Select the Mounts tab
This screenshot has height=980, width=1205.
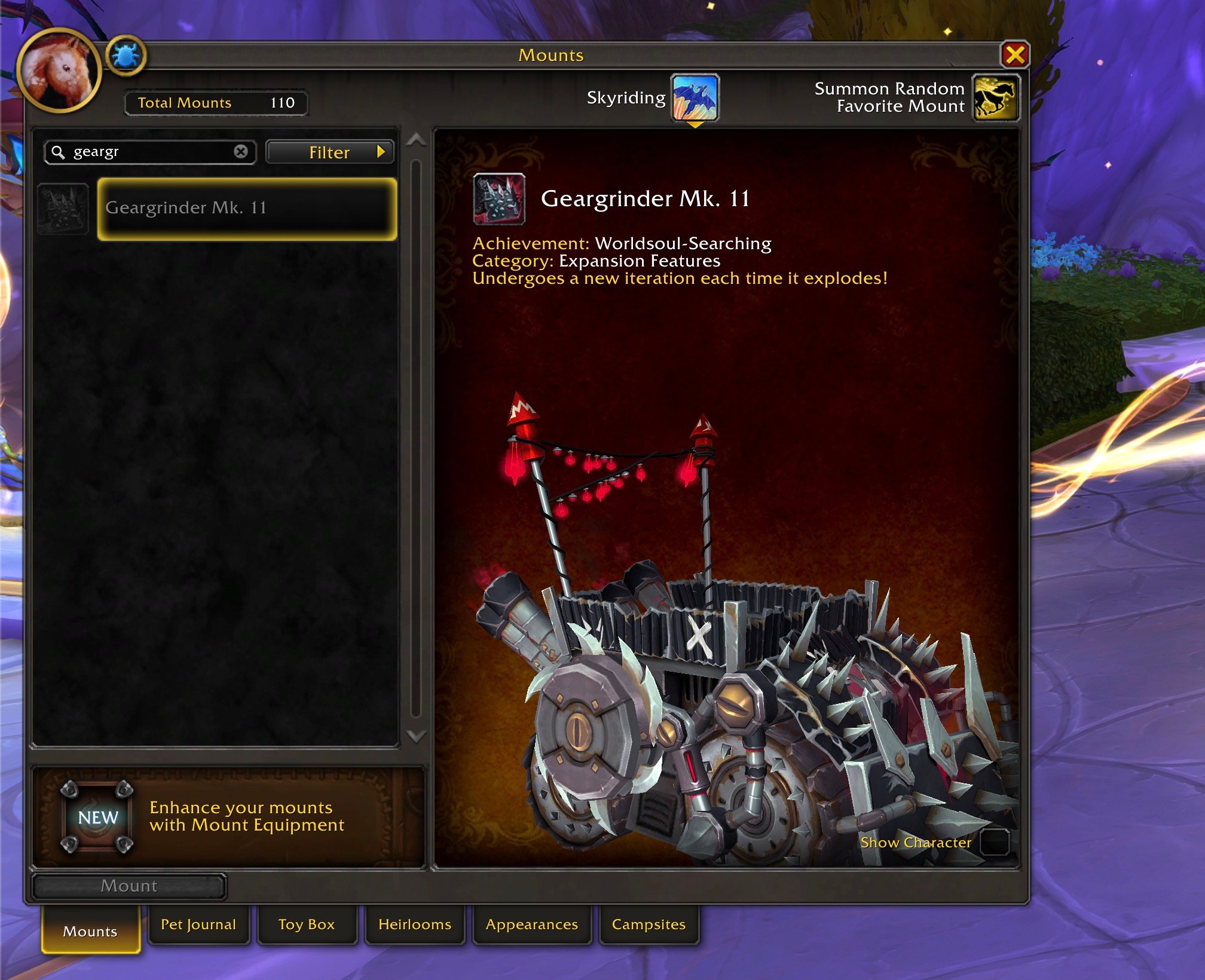point(90,931)
